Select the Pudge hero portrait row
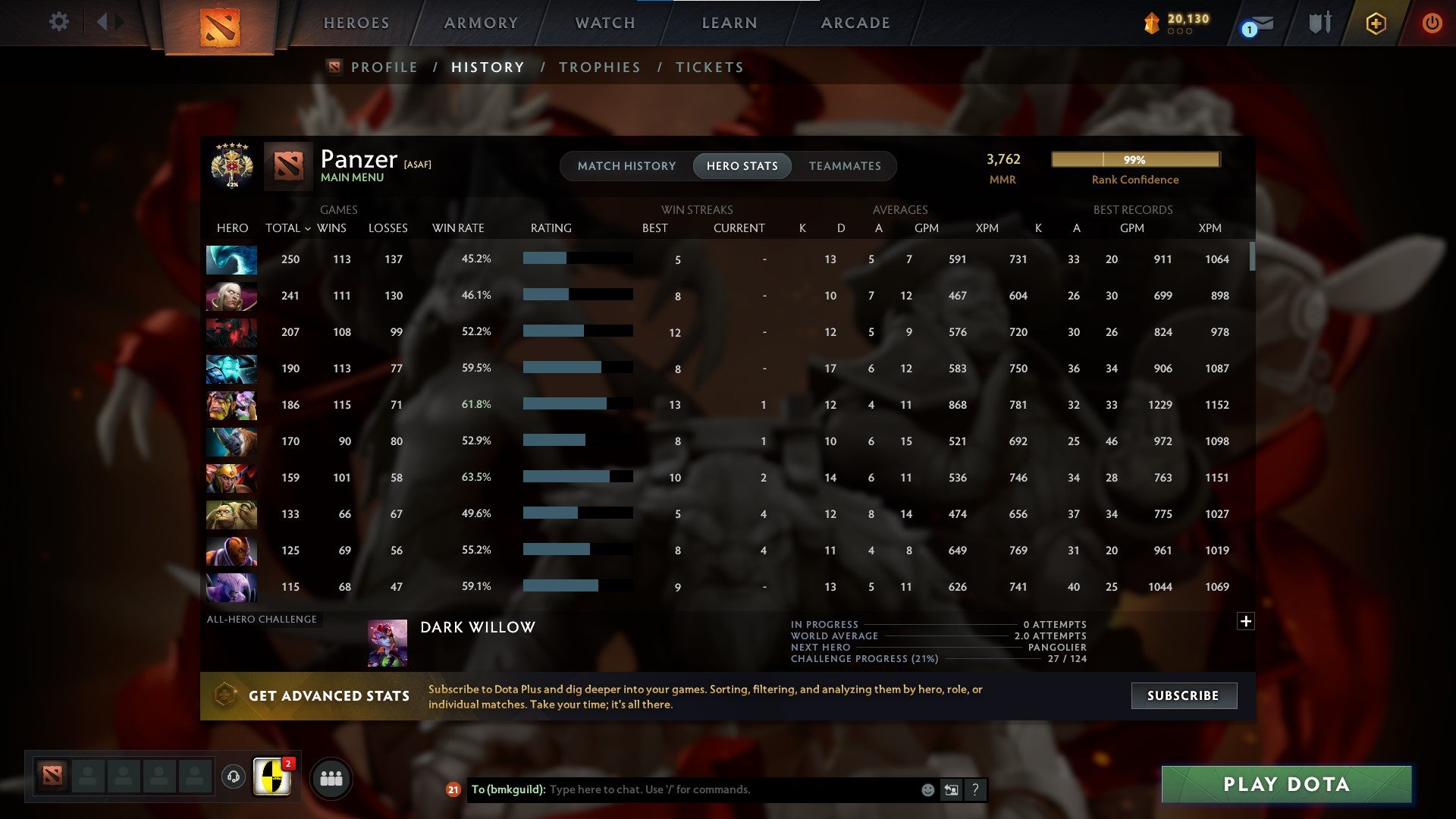 point(231,515)
